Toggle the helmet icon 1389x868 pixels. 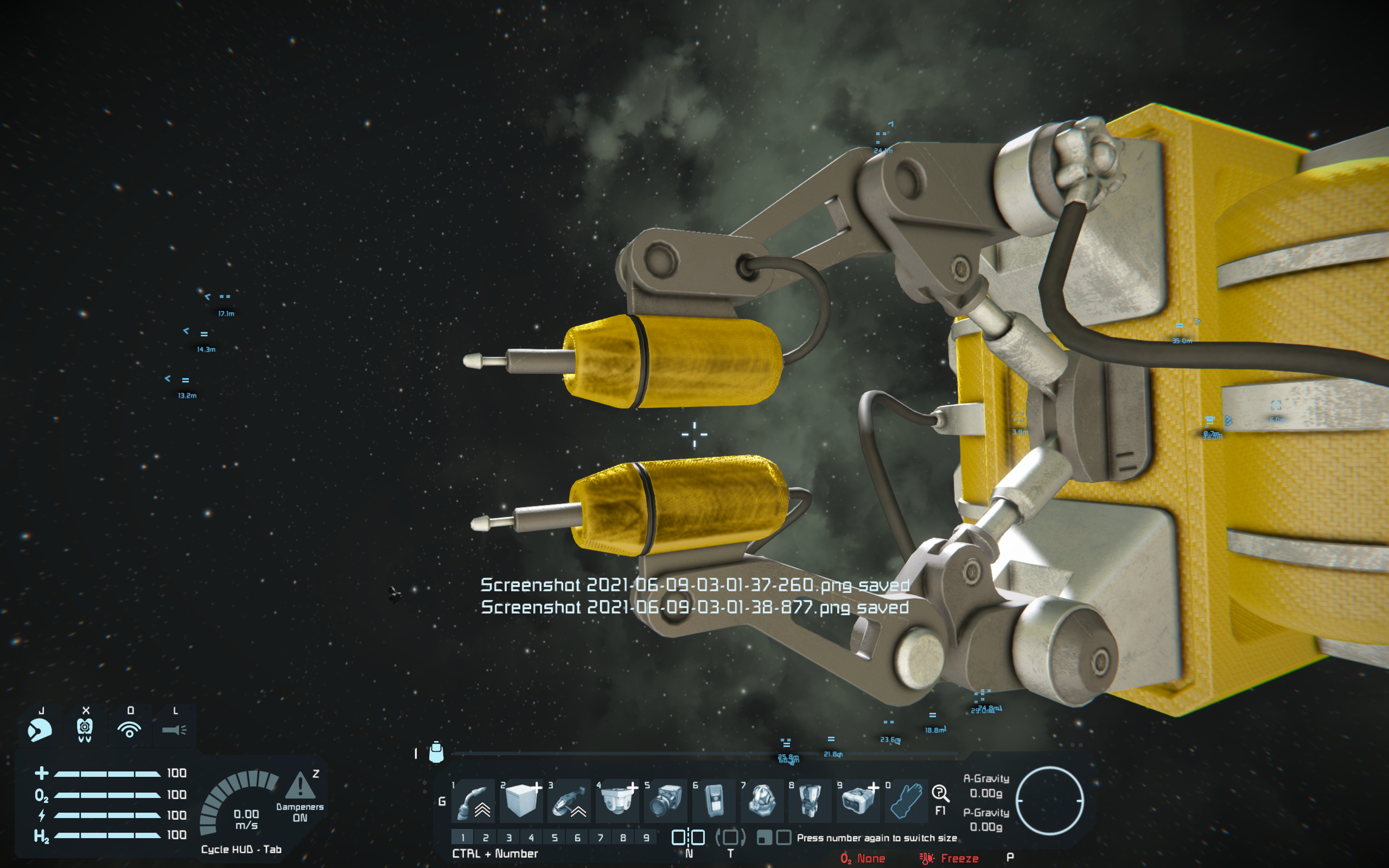[40, 730]
